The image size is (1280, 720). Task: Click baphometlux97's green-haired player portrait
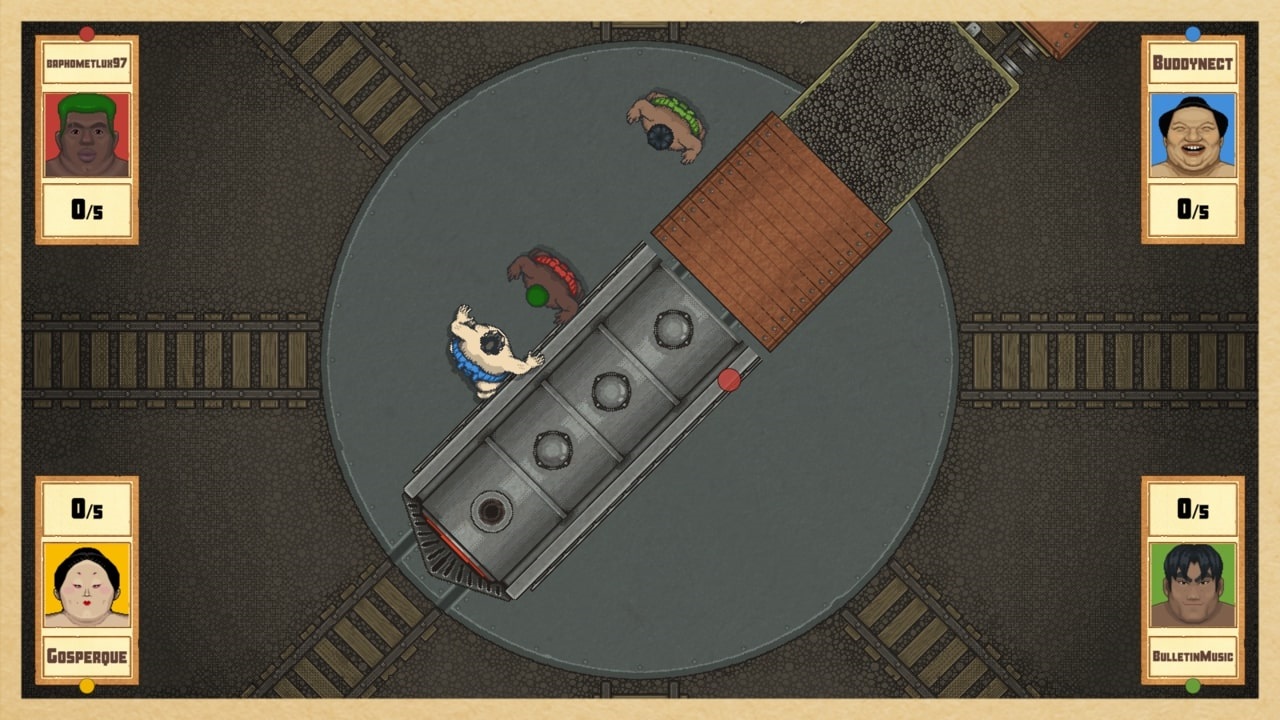click(86, 137)
